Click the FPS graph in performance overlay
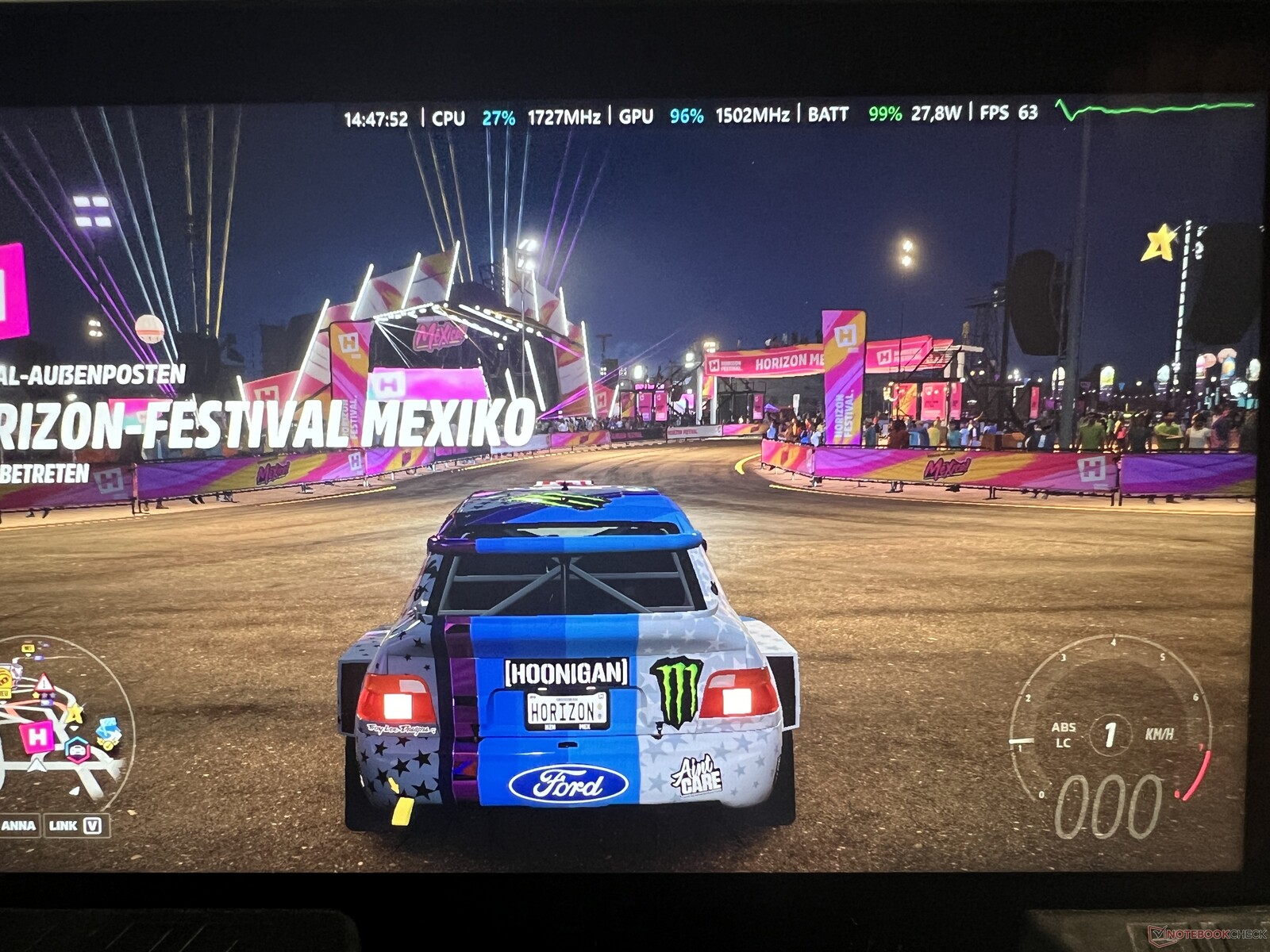This screenshot has height=952, width=1270. pyautogui.click(x=1155, y=109)
